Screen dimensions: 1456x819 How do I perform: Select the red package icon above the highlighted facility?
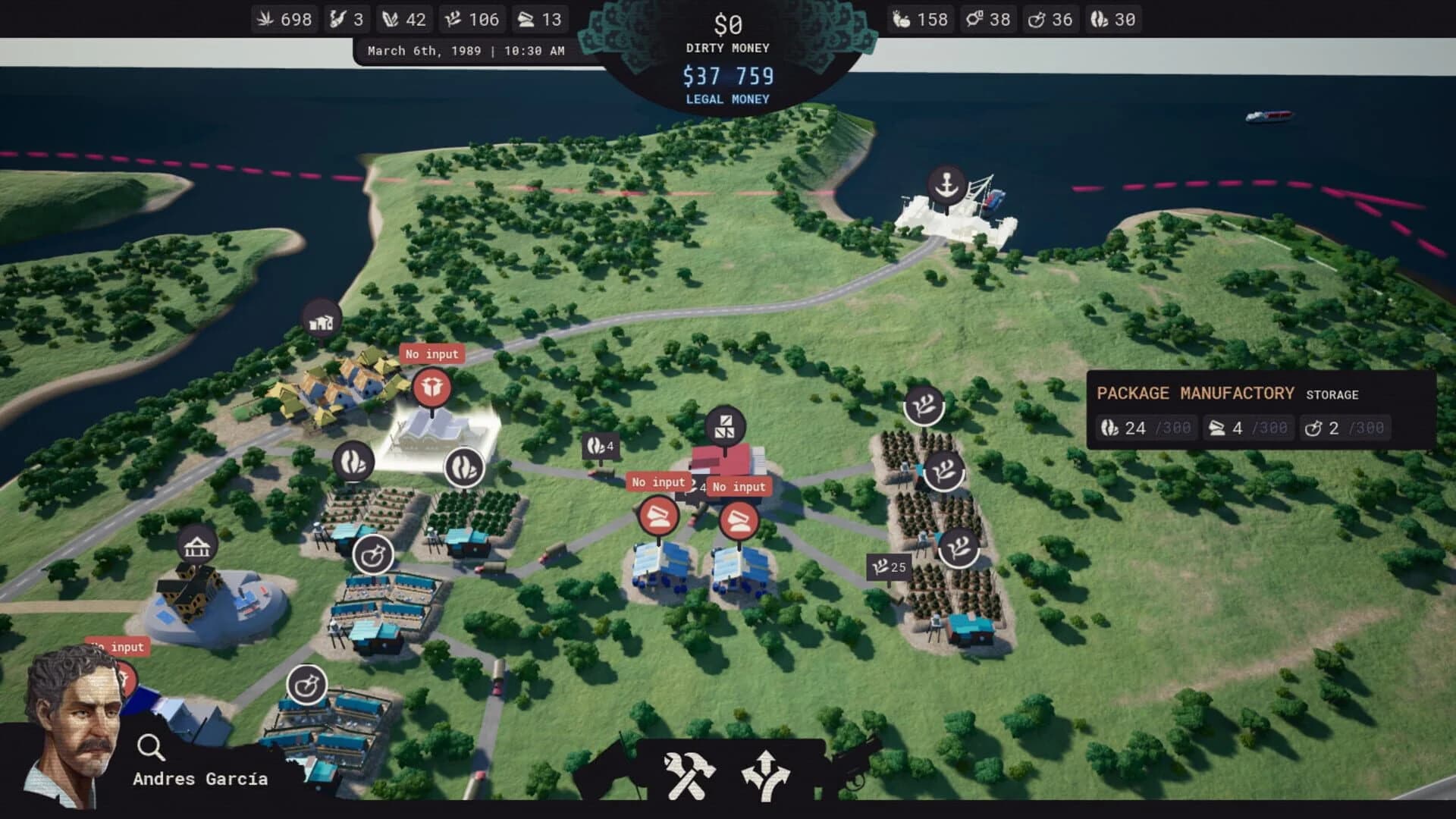(x=432, y=387)
